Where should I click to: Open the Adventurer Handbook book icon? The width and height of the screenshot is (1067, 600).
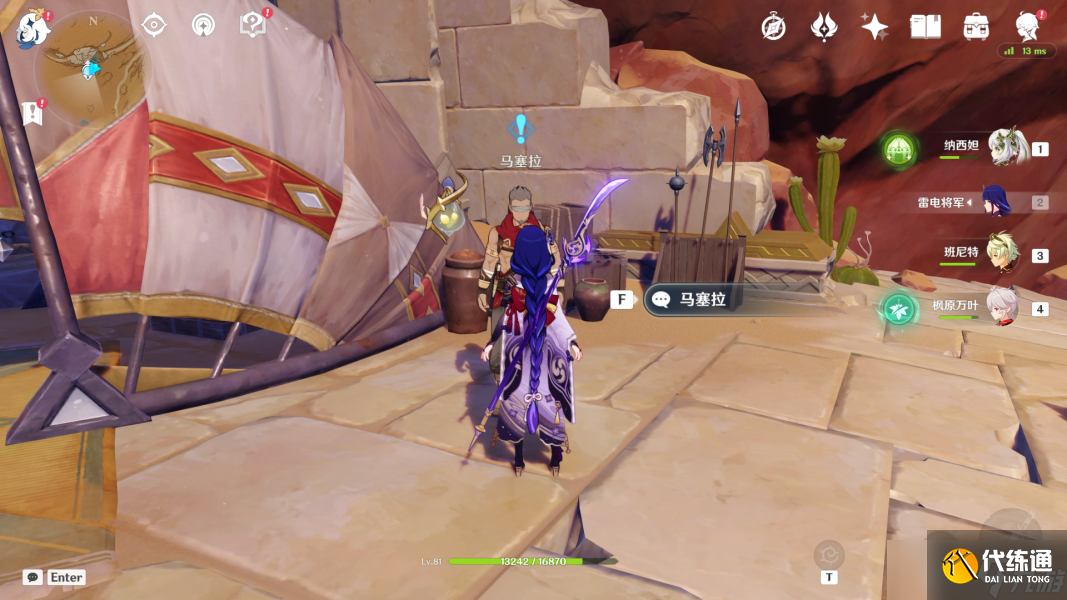925,27
